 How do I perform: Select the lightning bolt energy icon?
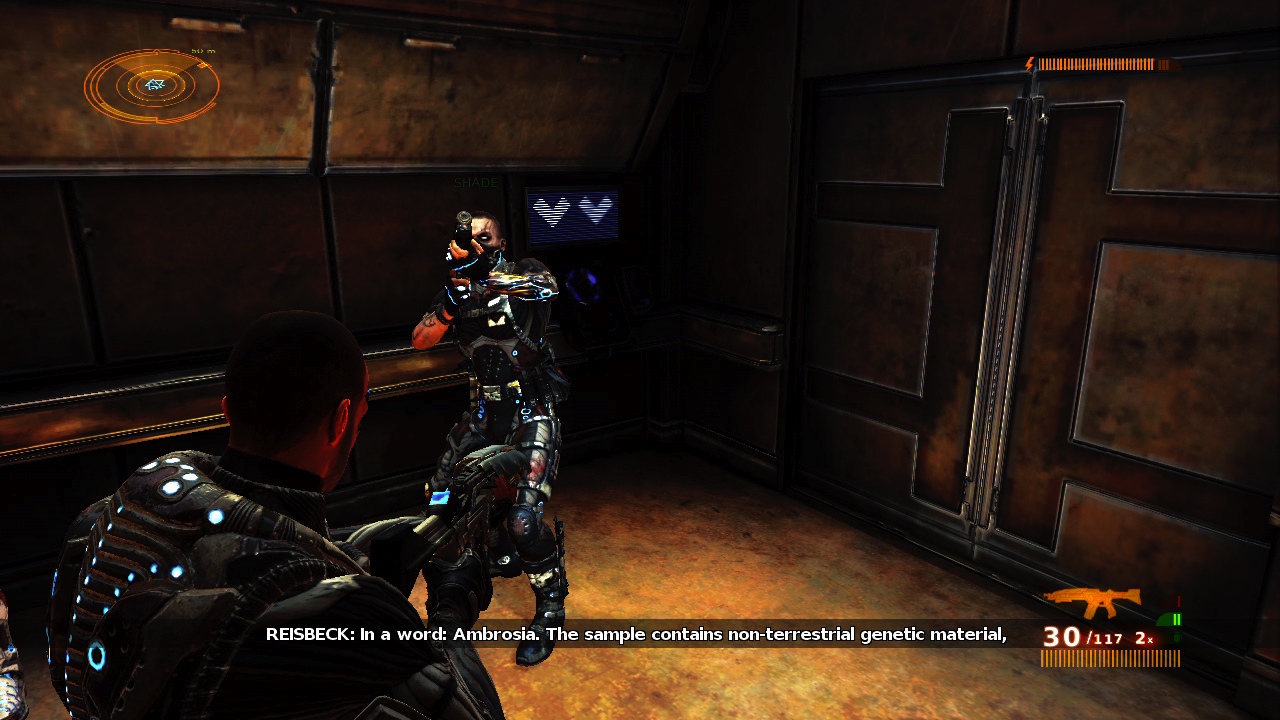coord(1029,64)
